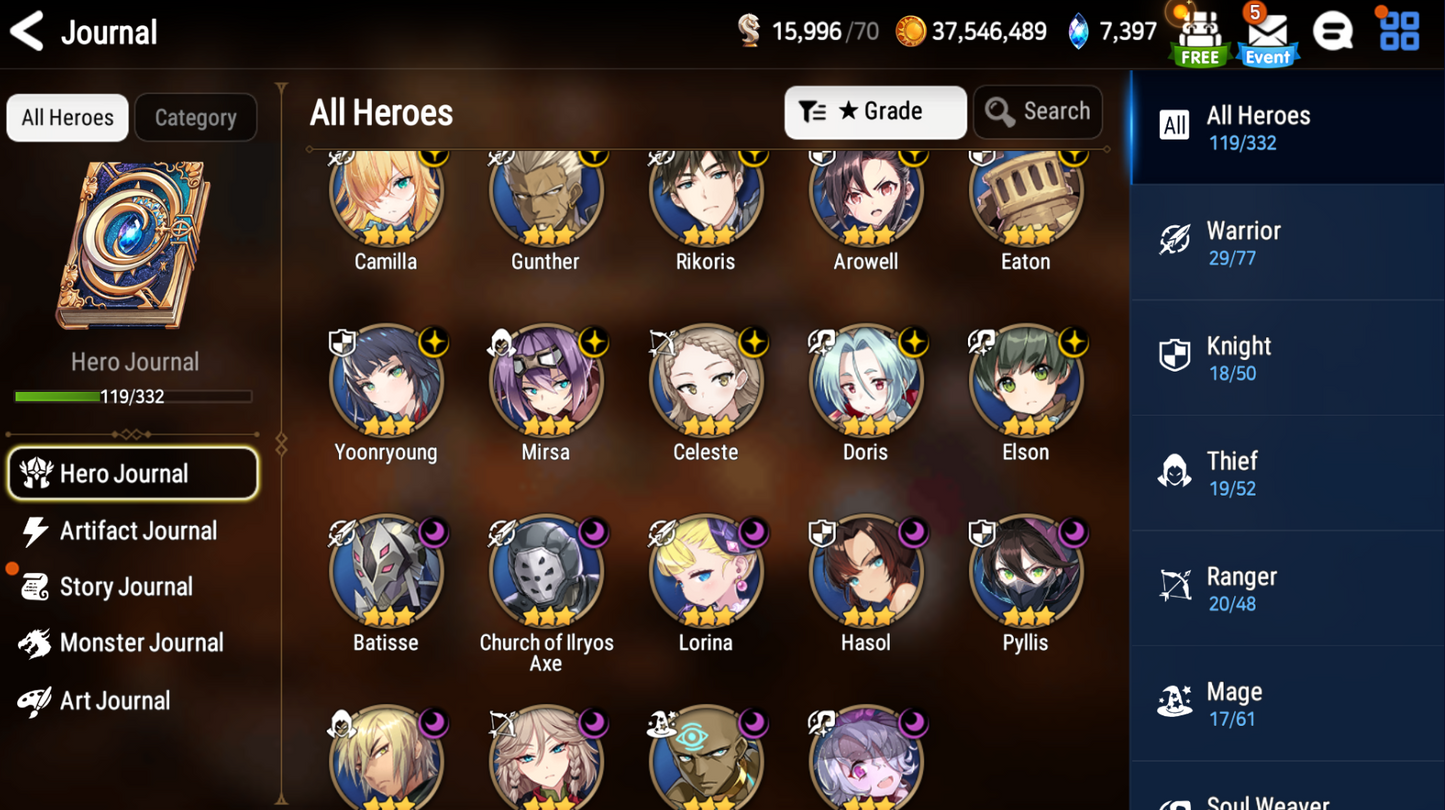The height and width of the screenshot is (810, 1445).
Task: Open the blue grid quick menu
Action: [1398, 30]
